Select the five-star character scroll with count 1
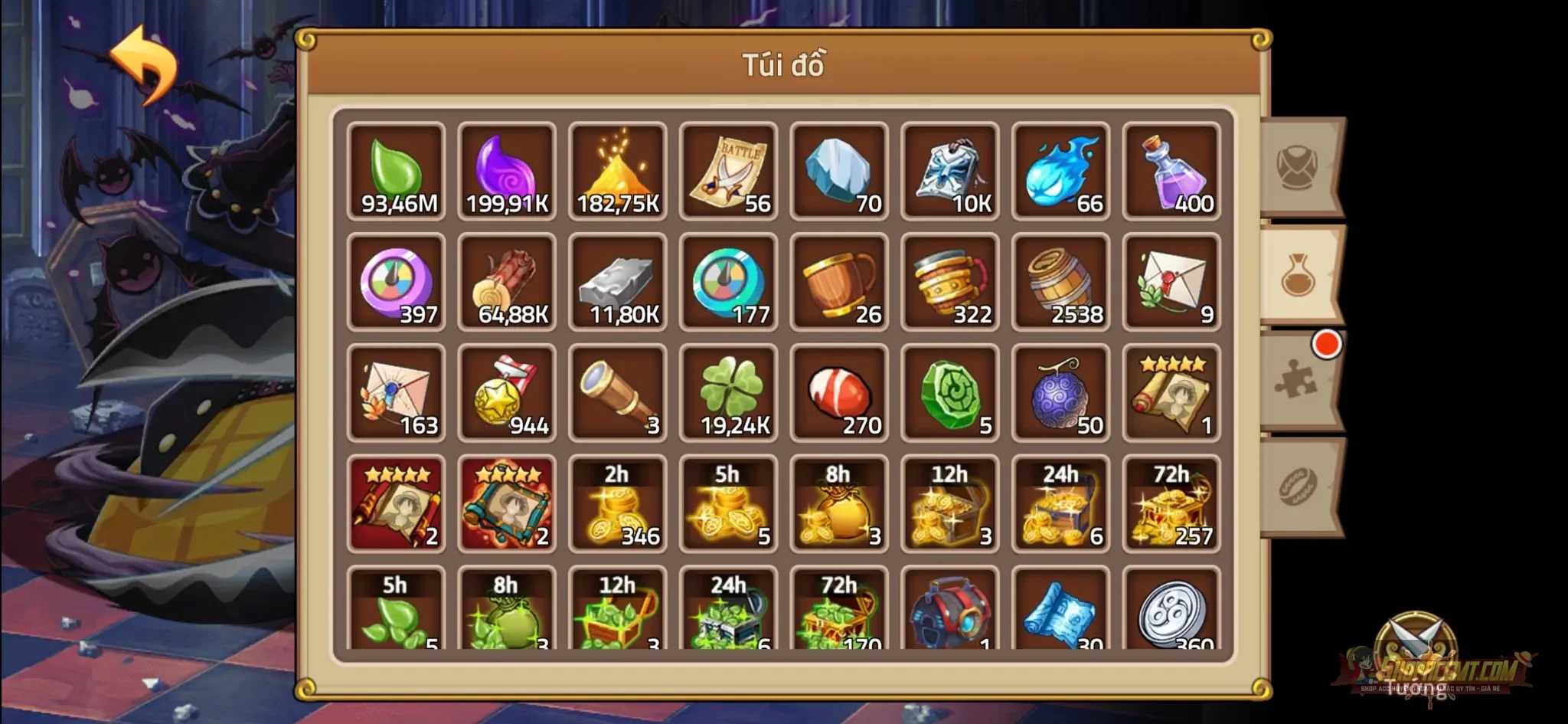1568x724 pixels. [x=1171, y=392]
